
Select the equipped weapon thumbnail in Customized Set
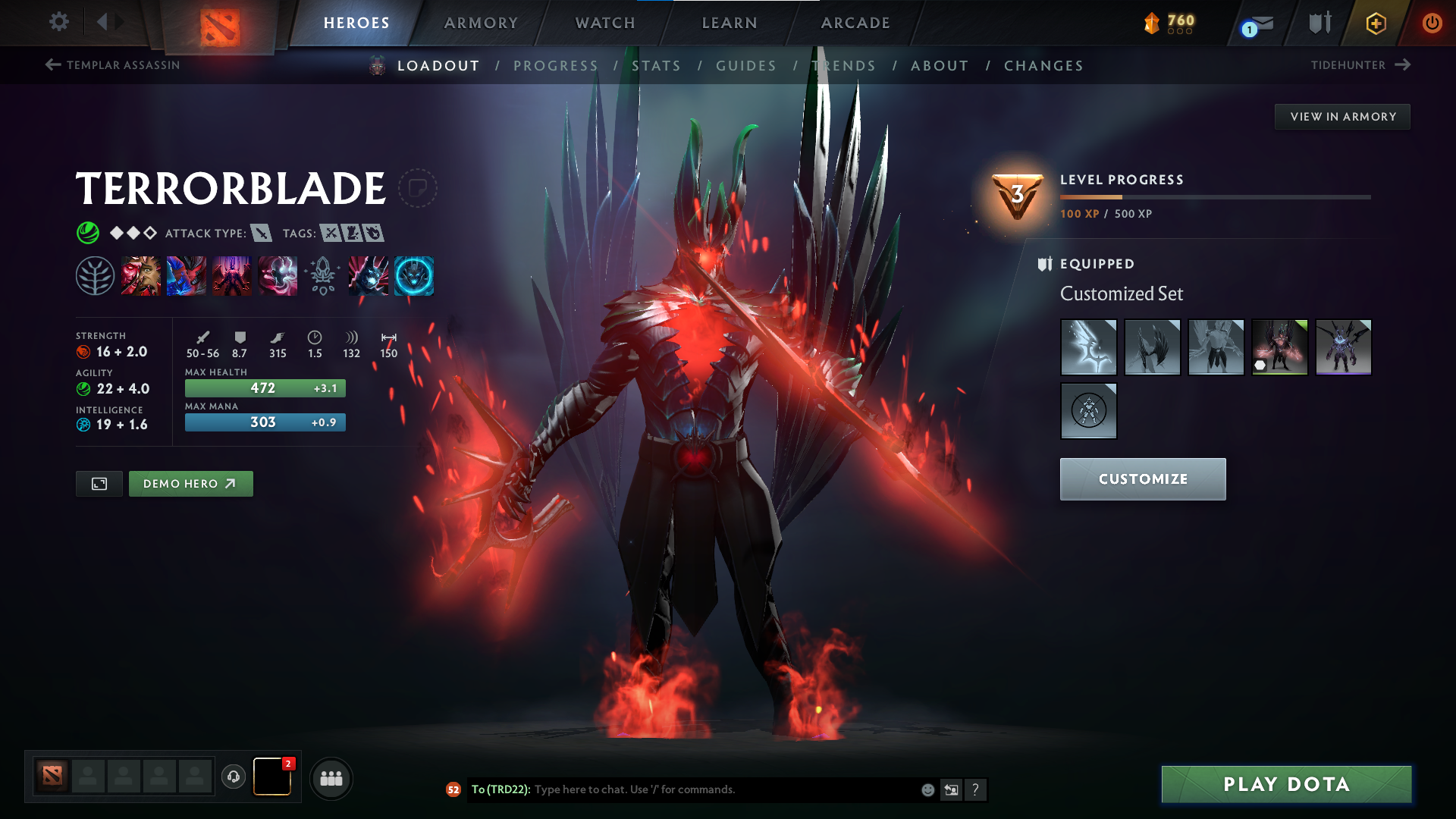[x=1088, y=347]
